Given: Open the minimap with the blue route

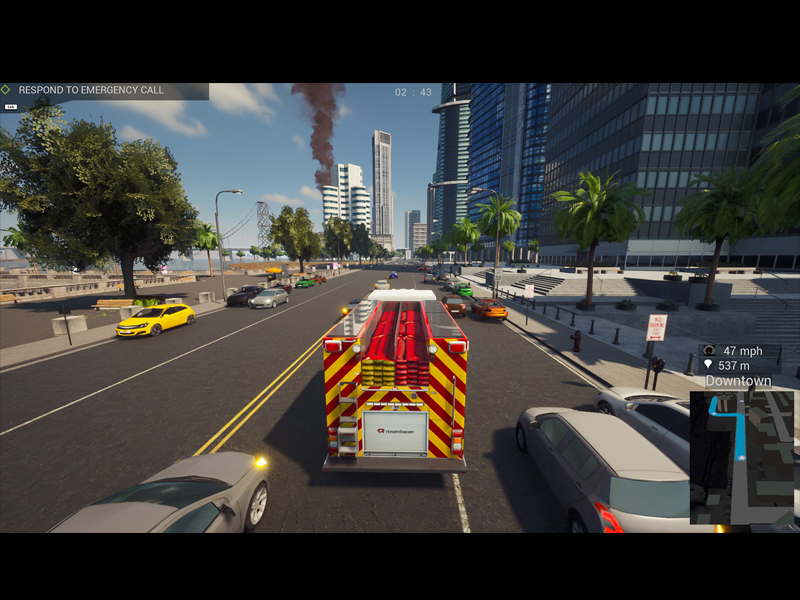Looking at the screenshot, I should pos(741,457).
